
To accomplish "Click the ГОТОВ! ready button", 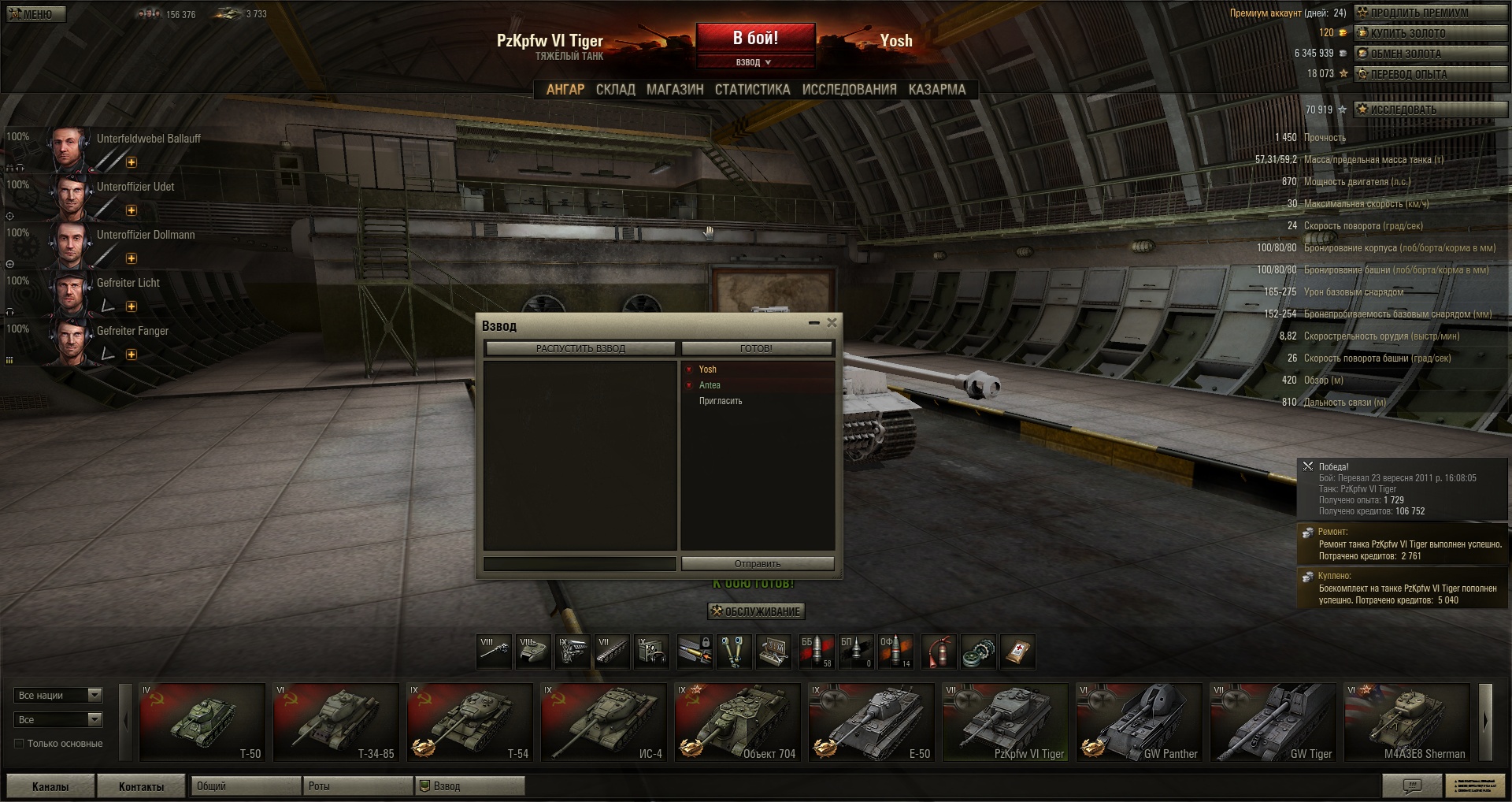I will click(756, 348).
